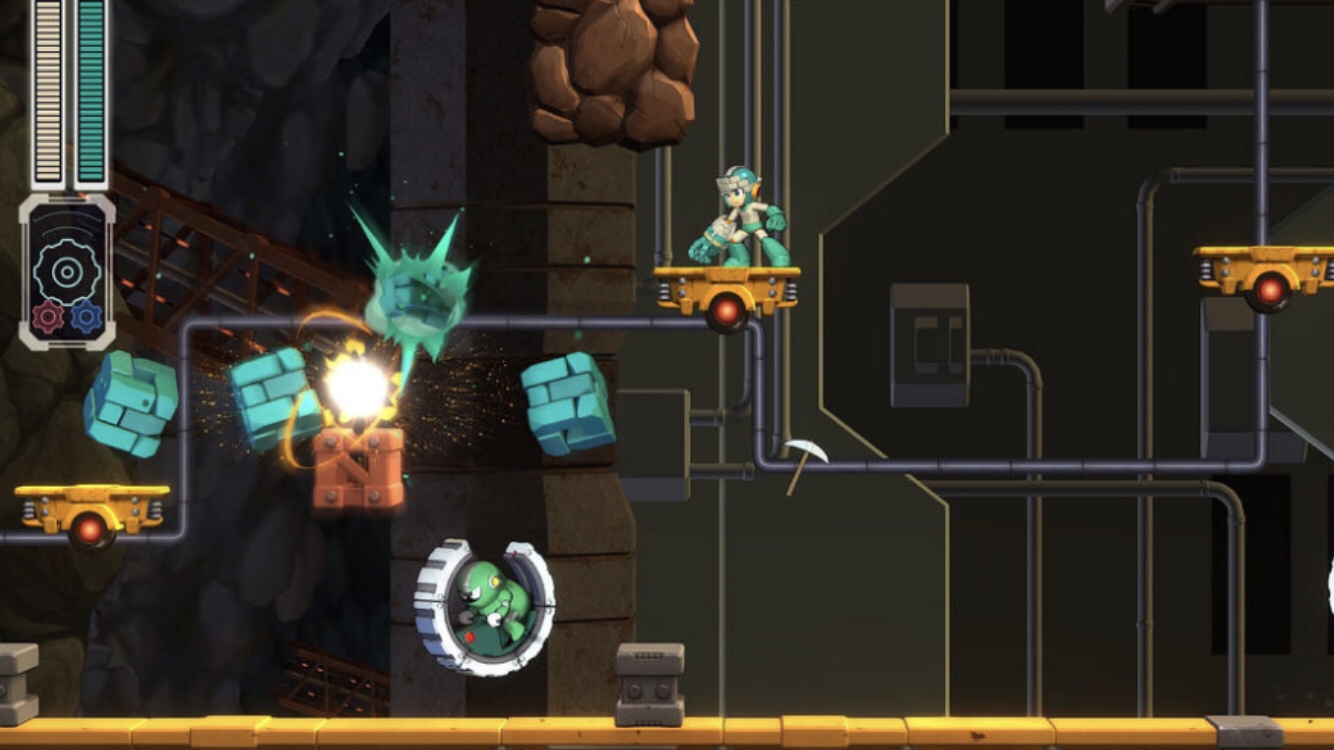Image resolution: width=1334 pixels, height=750 pixels.
Task: Activate the blue Speed Gear icon
Action: 86,317
